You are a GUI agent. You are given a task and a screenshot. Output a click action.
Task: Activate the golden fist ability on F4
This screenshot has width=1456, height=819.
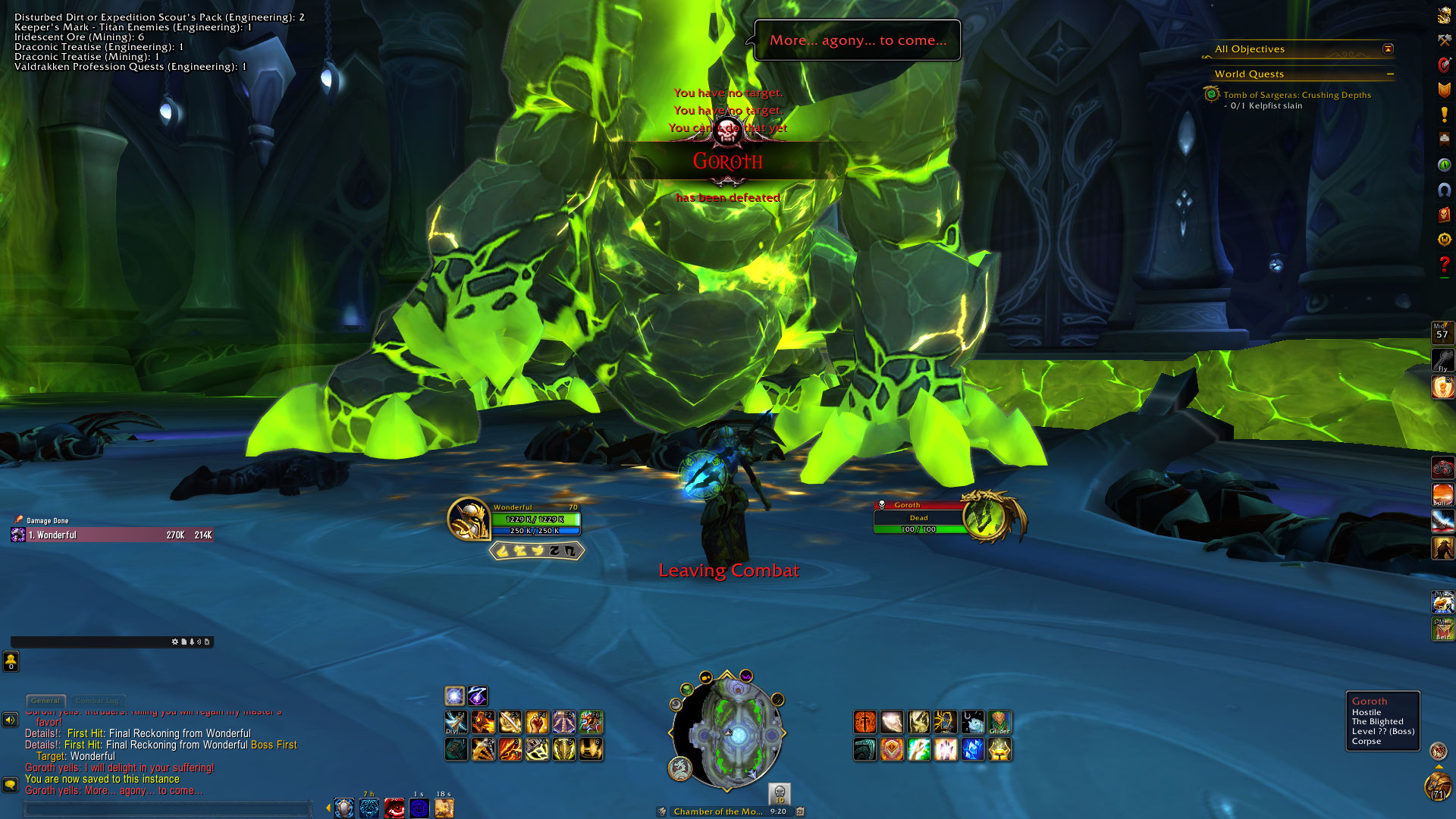click(537, 722)
